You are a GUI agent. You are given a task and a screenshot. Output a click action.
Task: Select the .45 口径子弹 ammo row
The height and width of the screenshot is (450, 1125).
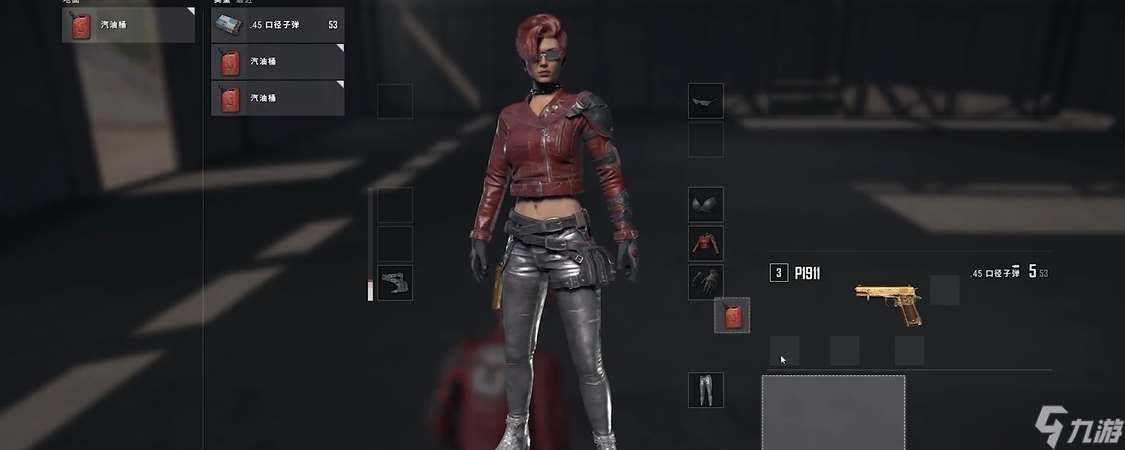(277, 24)
